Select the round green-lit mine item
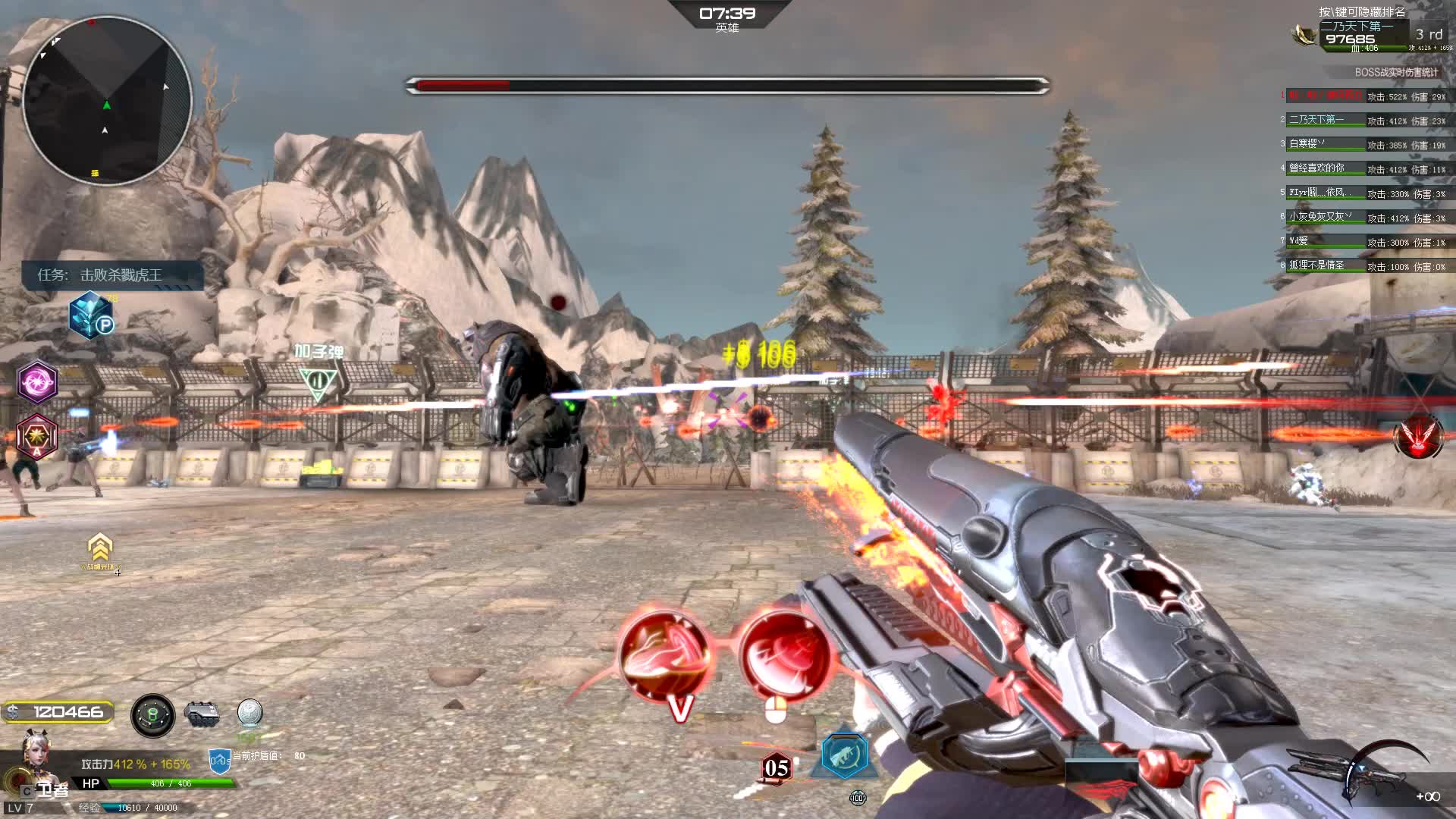The height and width of the screenshot is (819, 1456). 152,714
